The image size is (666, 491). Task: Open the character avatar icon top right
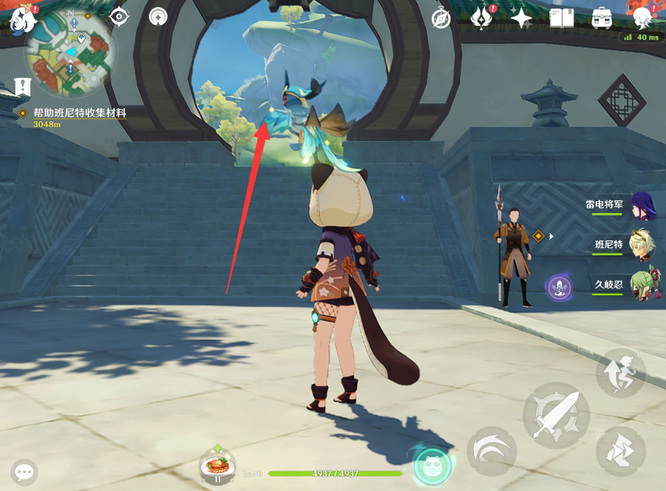[643, 17]
